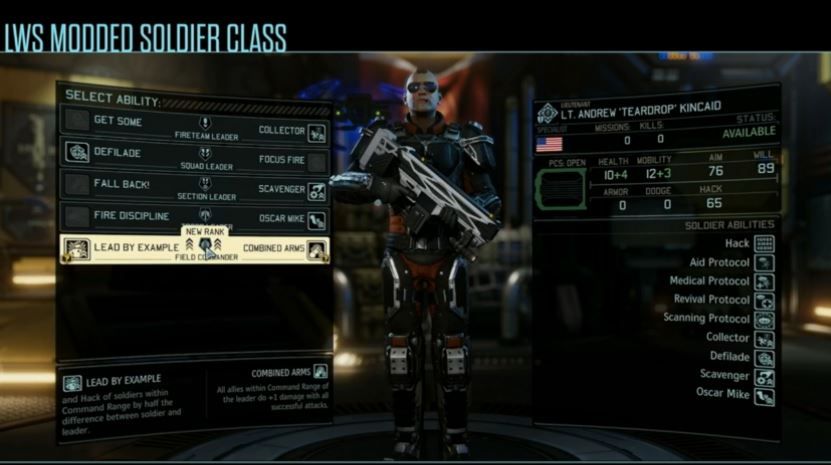Choose the Lead By Example ability

[x=120, y=248]
